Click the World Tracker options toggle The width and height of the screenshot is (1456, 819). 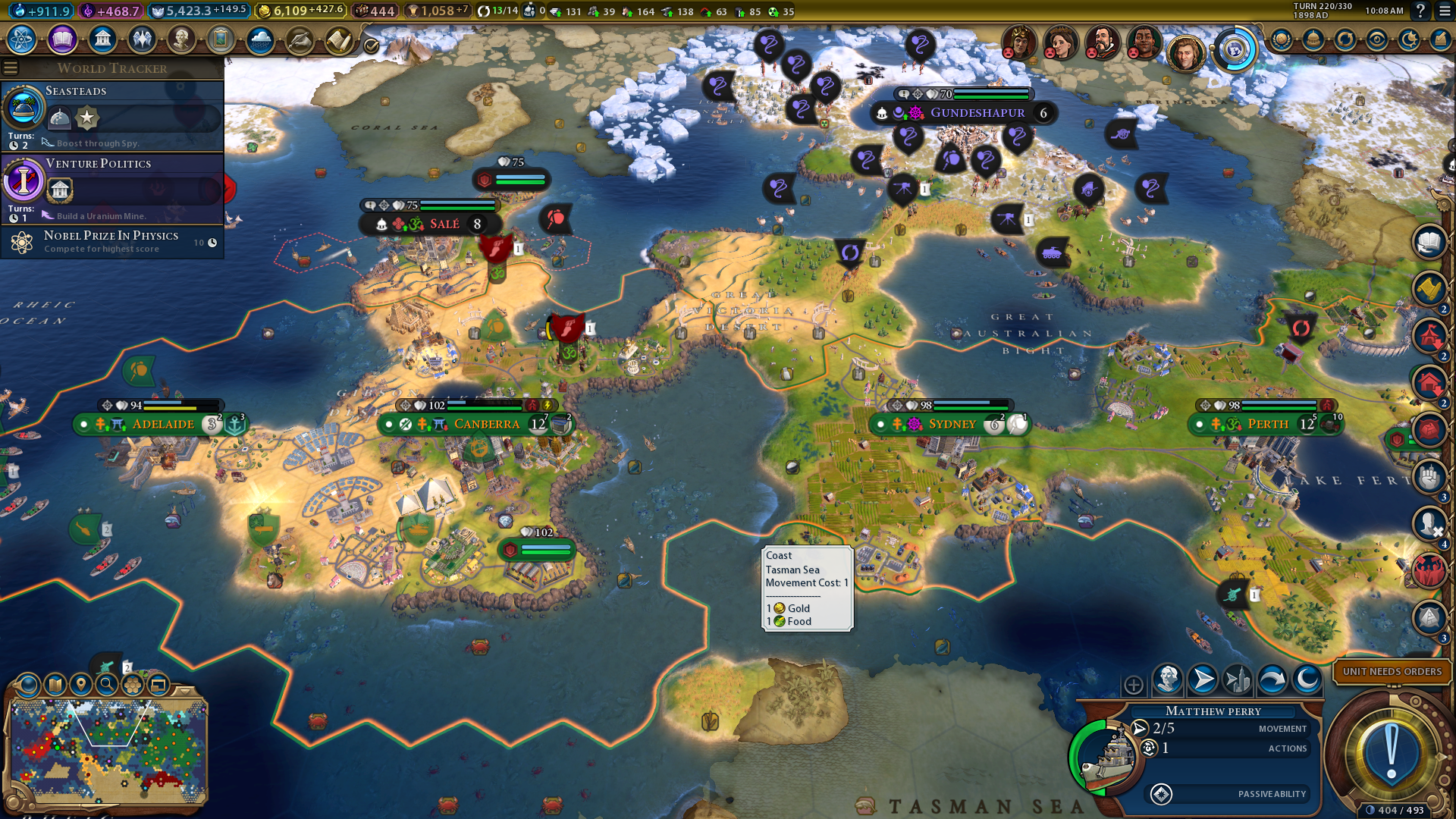click(11, 68)
